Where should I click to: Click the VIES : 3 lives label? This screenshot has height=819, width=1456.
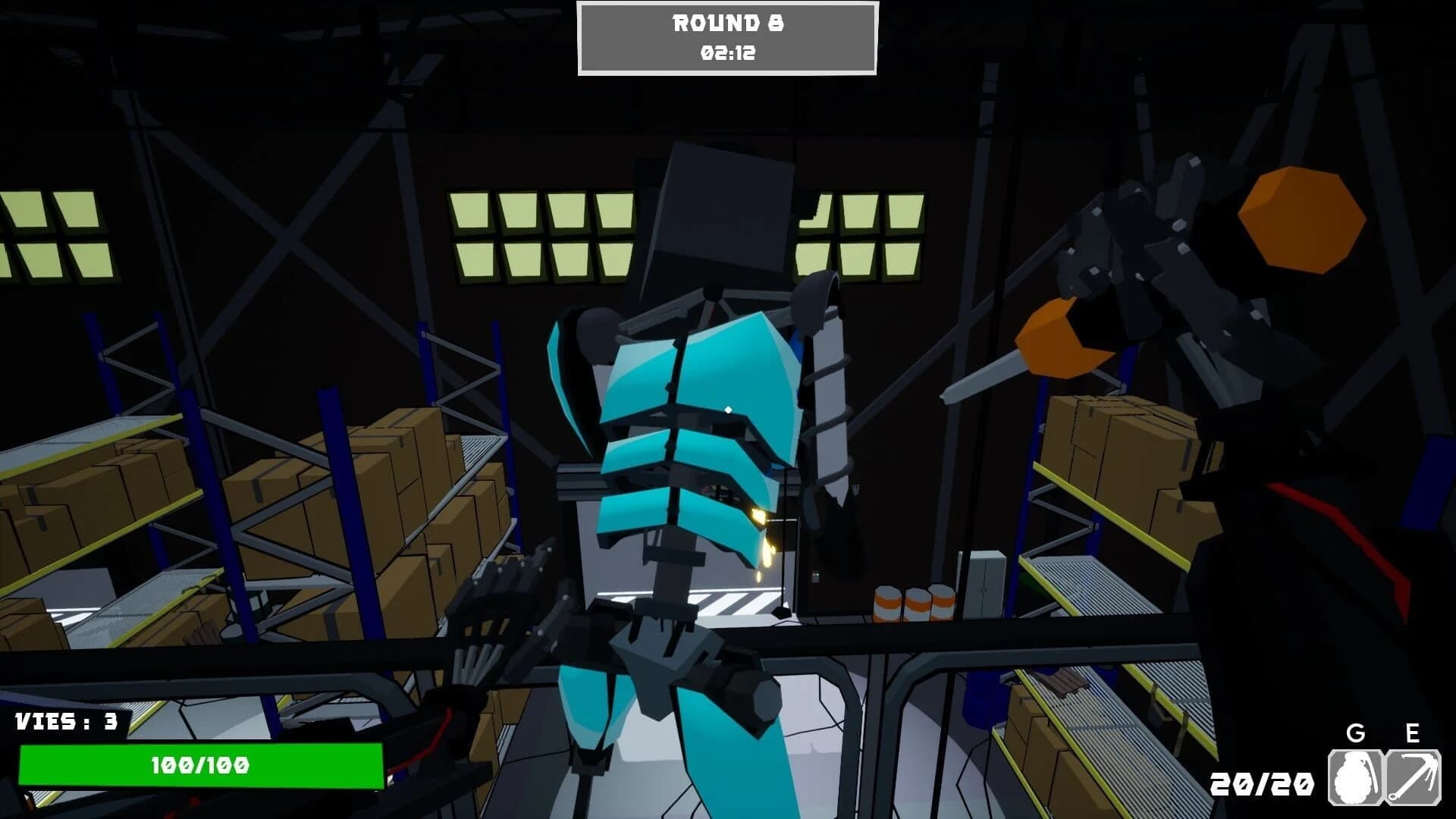coord(67,722)
